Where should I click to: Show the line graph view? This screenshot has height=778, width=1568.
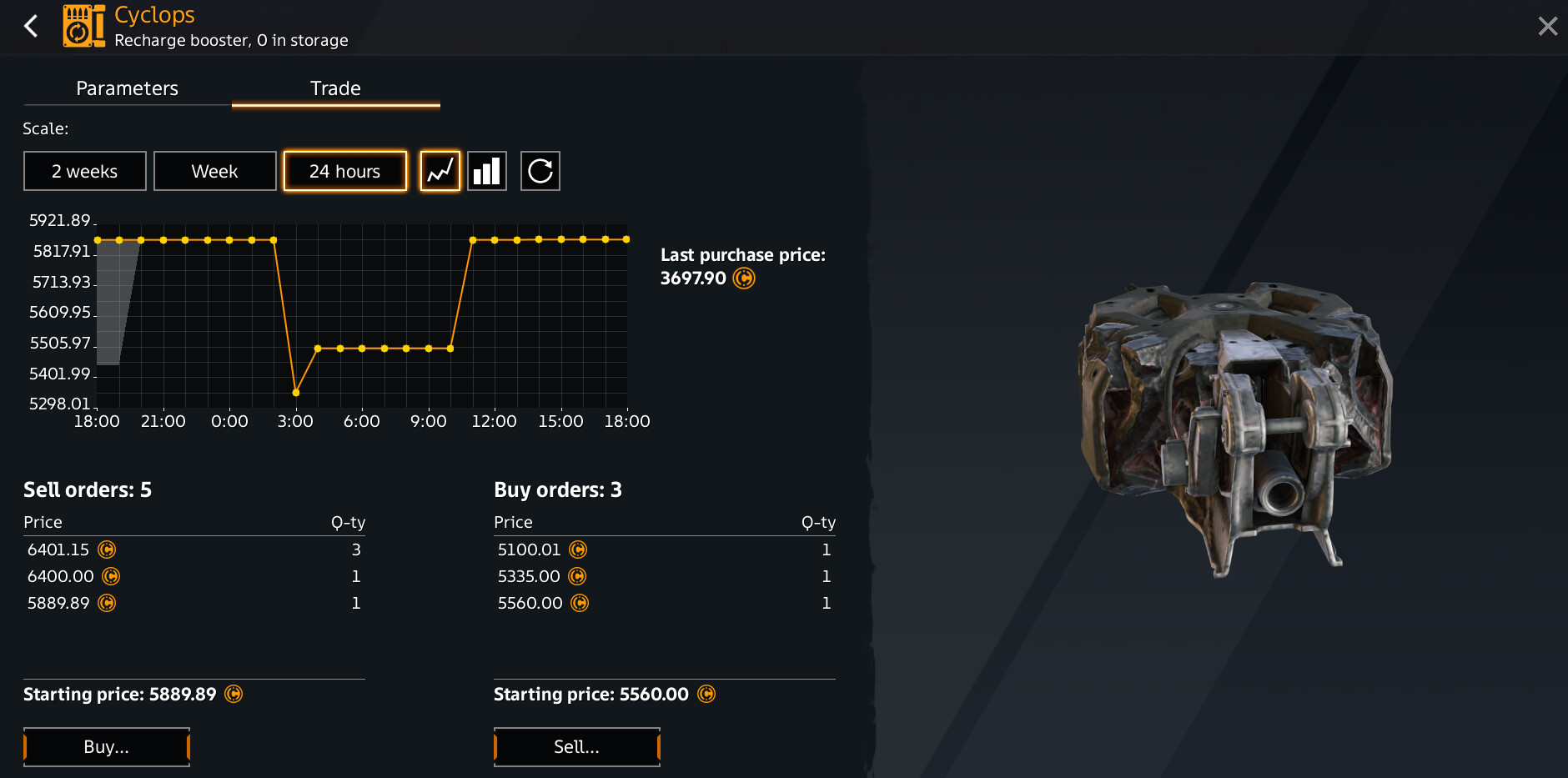440,171
